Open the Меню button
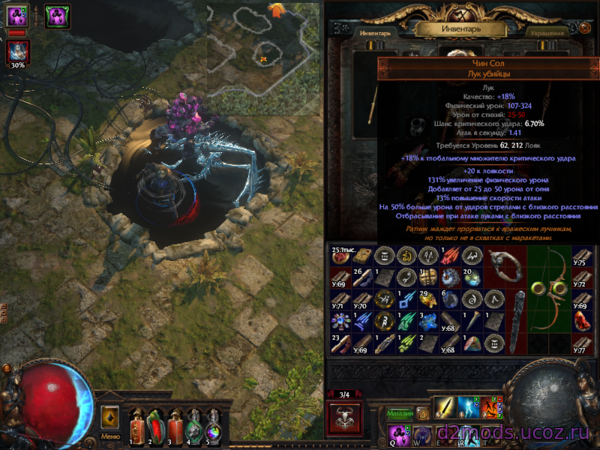The width and height of the screenshot is (600, 450). (111, 419)
